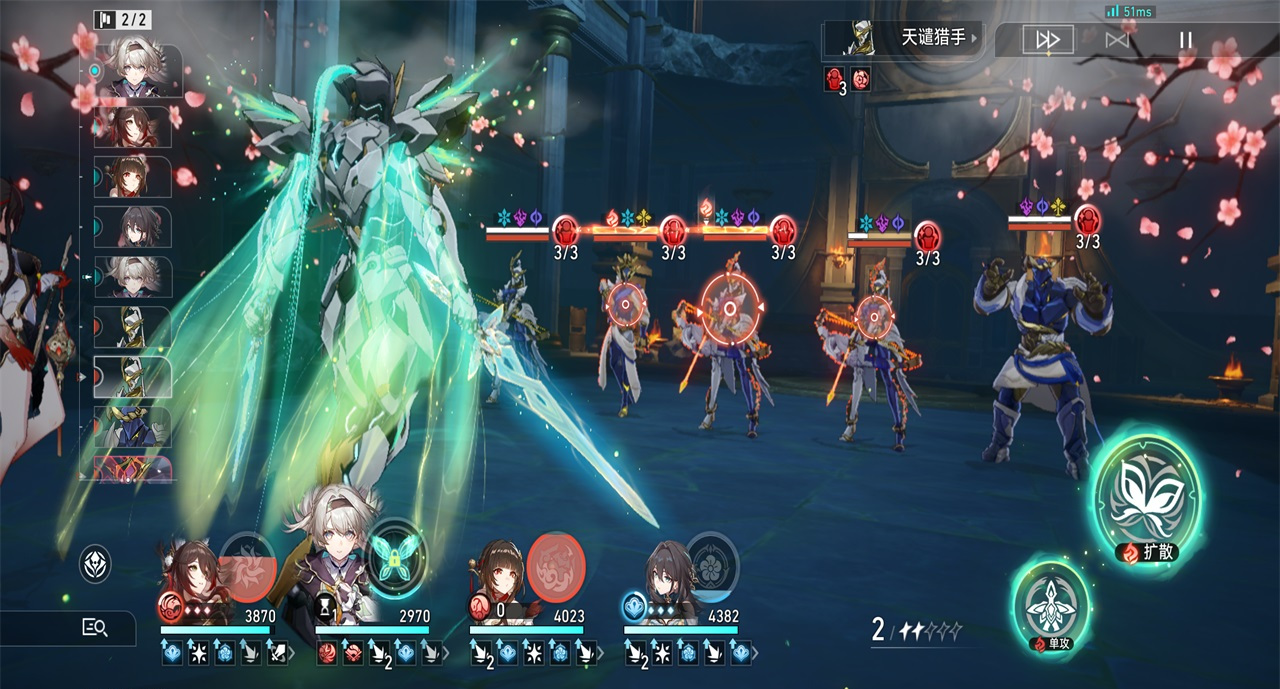The height and width of the screenshot is (689, 1280).
Task: Toggle auto-battle mode
Action: 1117,40
